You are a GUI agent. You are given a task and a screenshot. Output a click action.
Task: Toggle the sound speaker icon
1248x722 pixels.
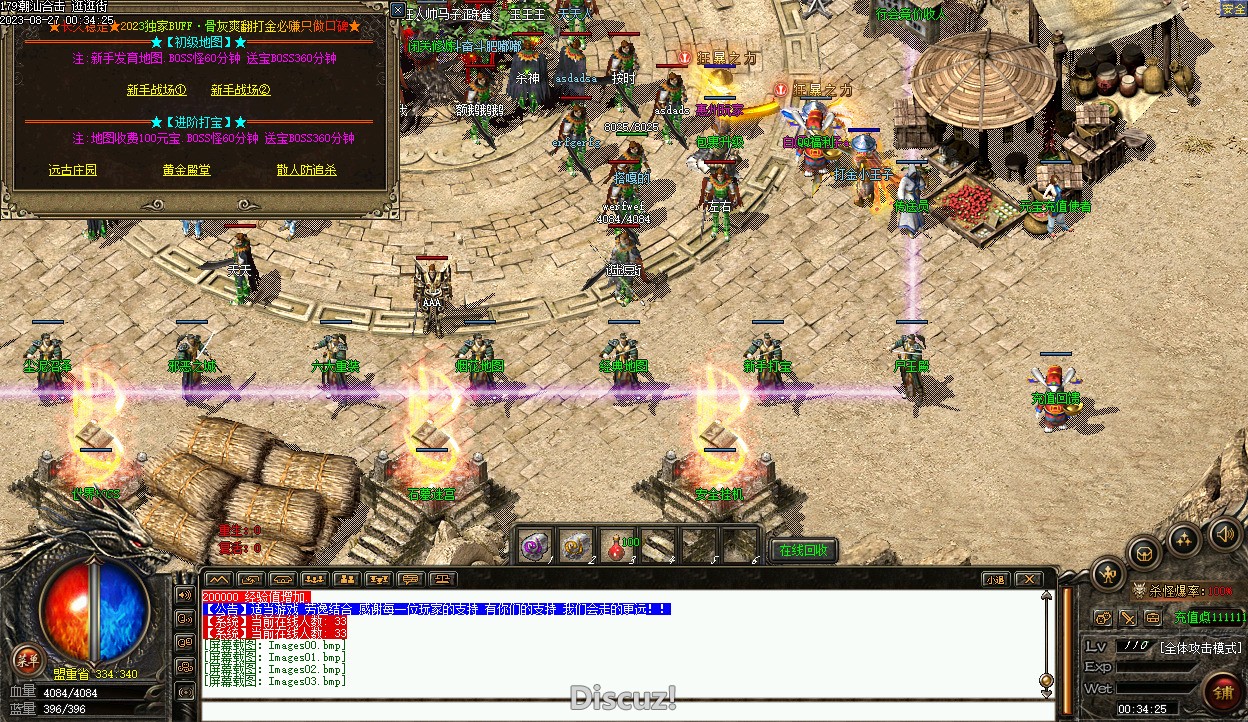[x=1224, y=532]
